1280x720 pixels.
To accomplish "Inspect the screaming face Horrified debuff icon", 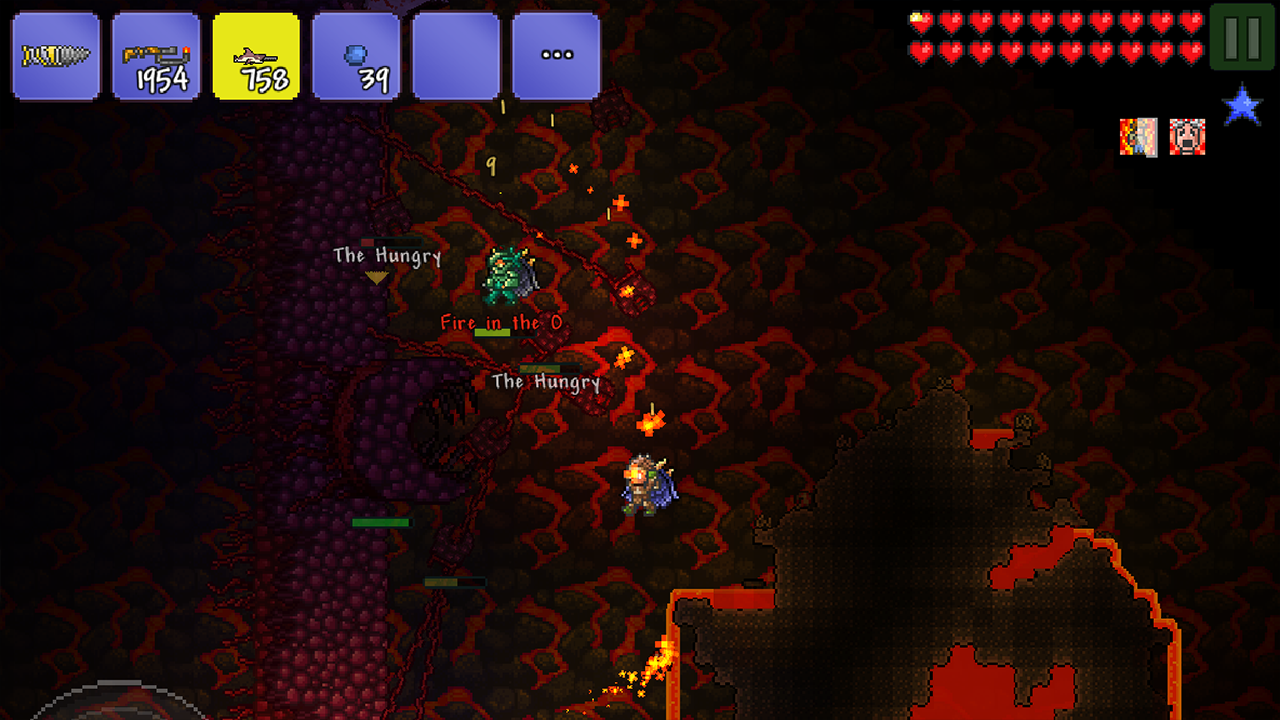I will click(1187, 137).
